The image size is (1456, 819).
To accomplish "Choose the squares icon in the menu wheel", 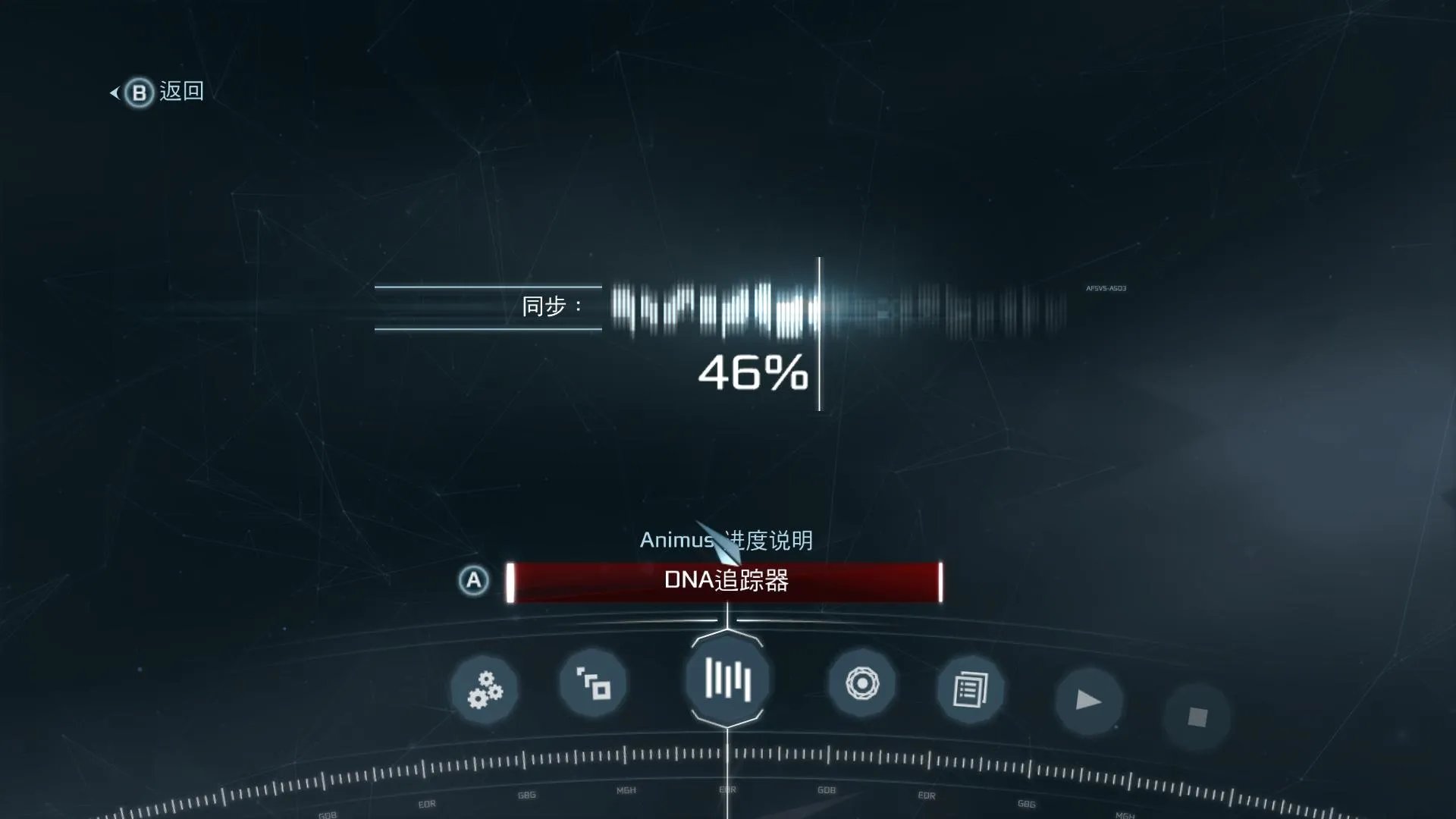I will [593, 683].
